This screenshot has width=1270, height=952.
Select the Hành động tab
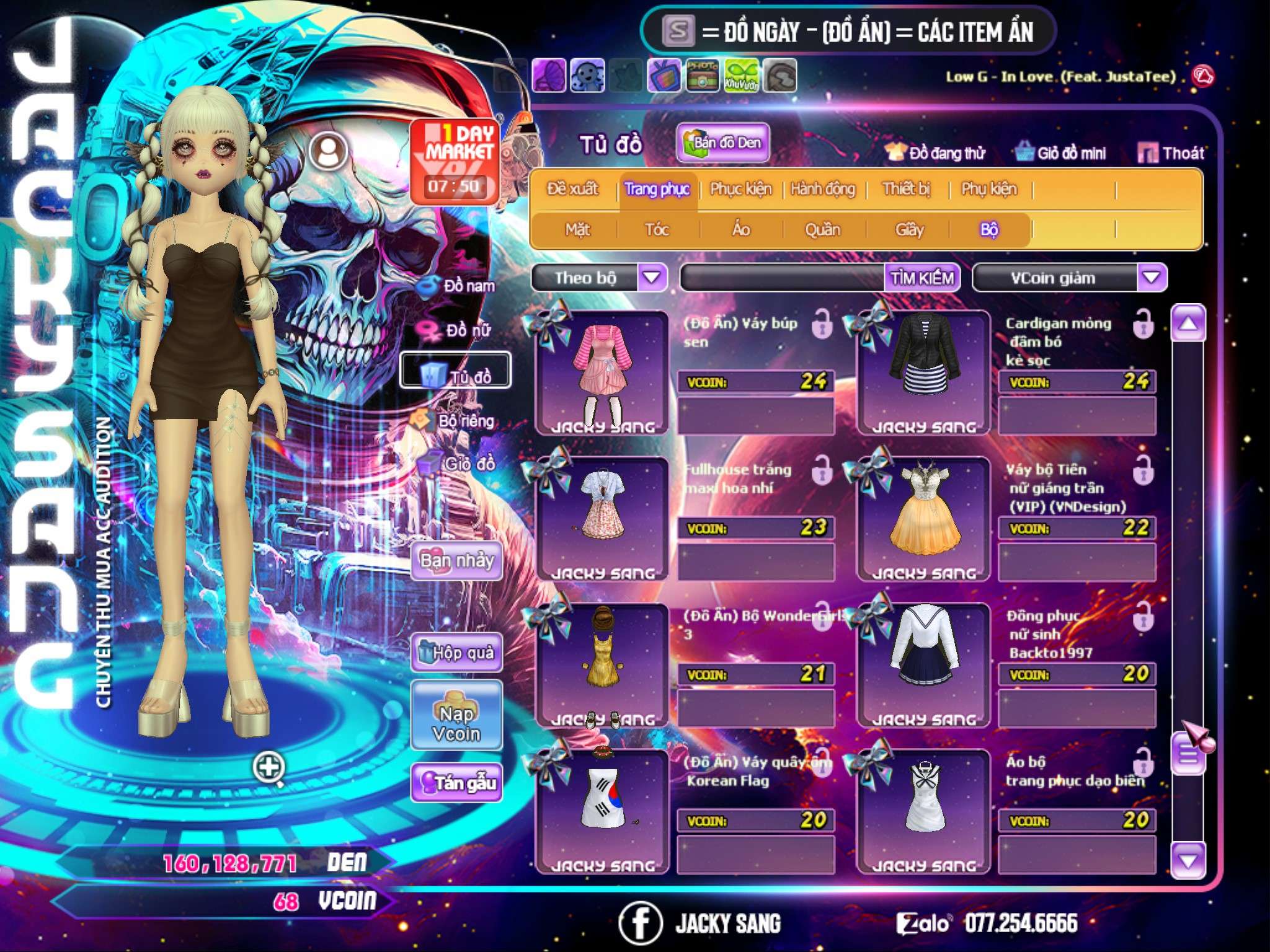point(823,189)
